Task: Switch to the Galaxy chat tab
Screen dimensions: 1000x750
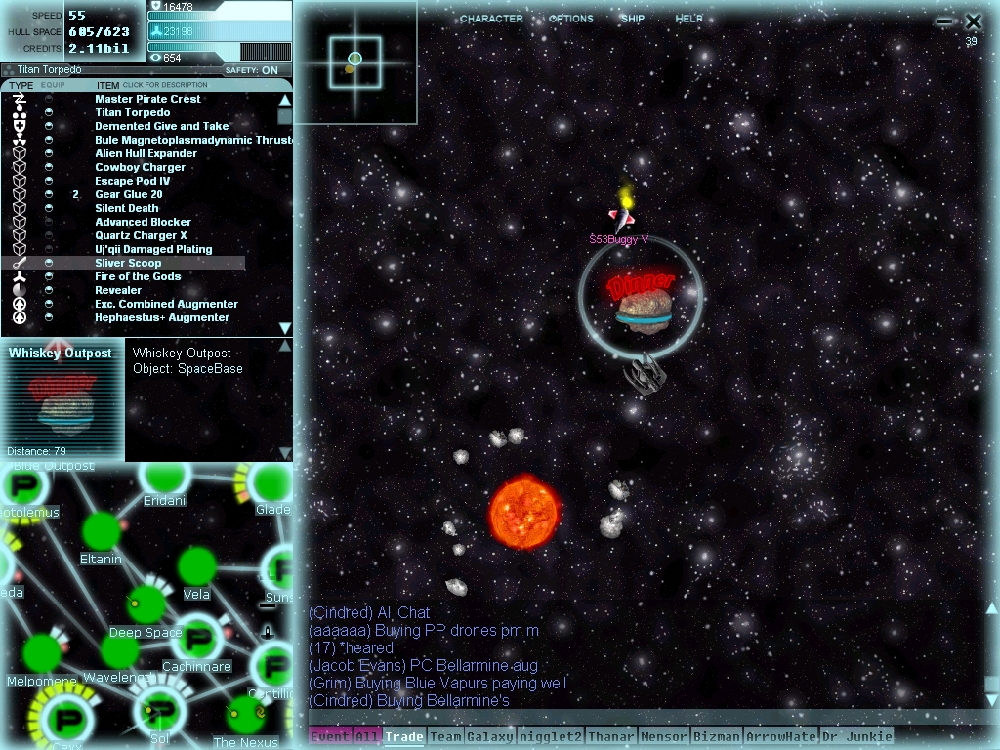Action: 490,737
